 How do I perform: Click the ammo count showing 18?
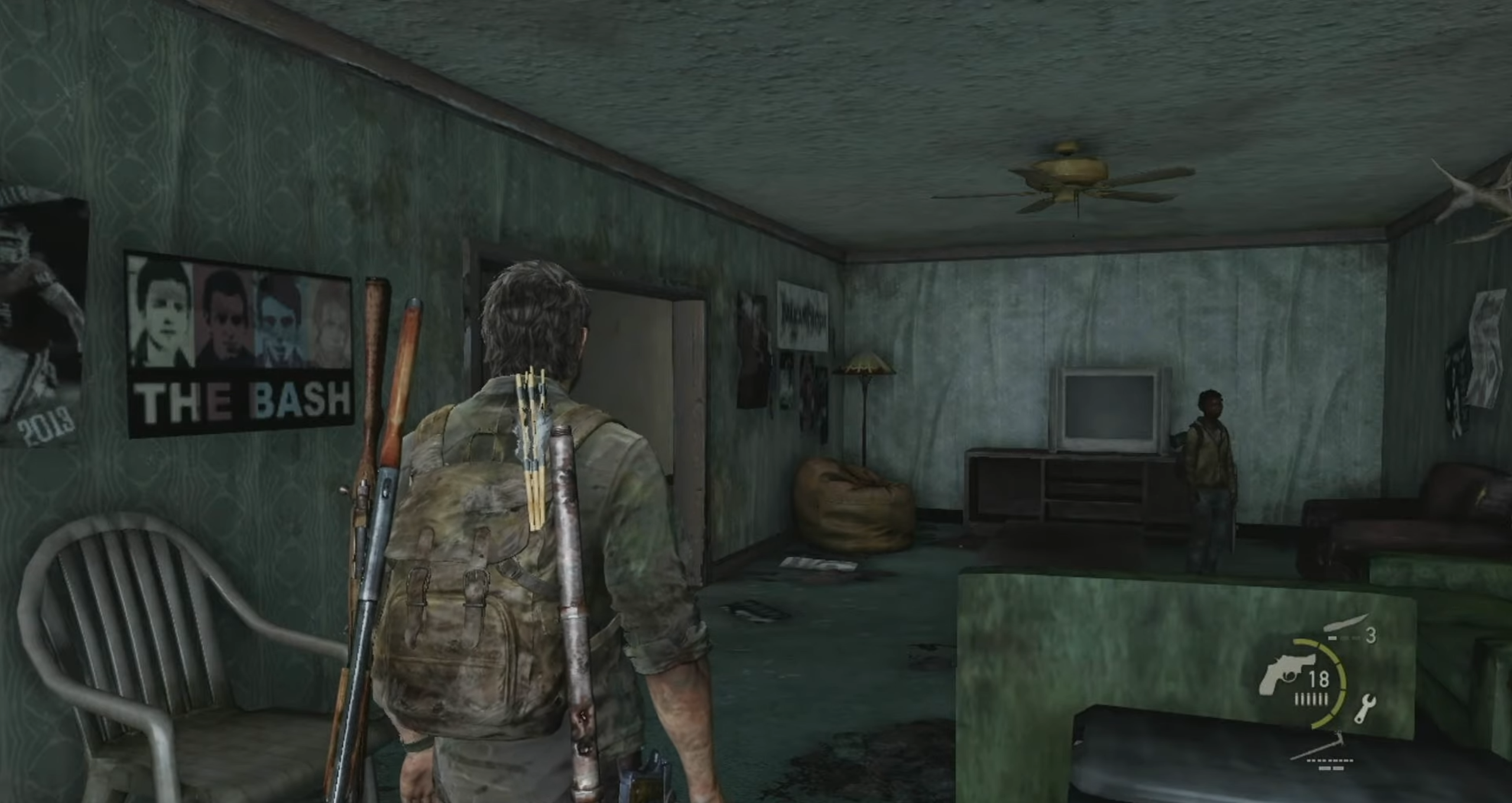1319,678
